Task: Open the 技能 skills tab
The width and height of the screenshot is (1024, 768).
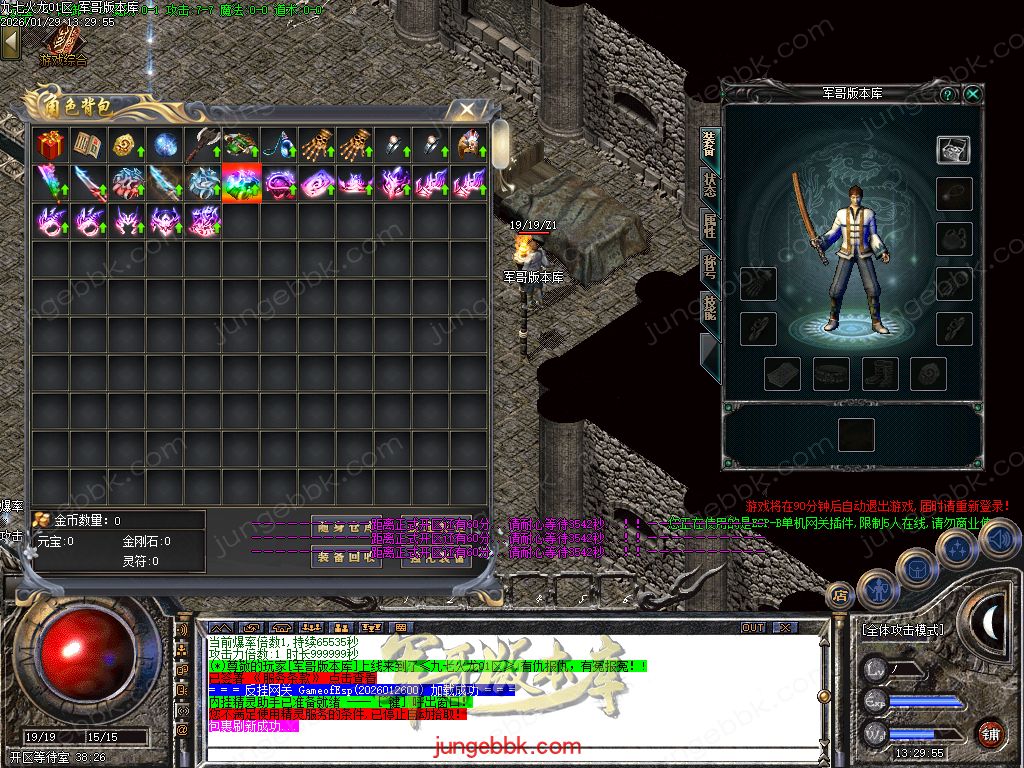Action: click(709, 308)
